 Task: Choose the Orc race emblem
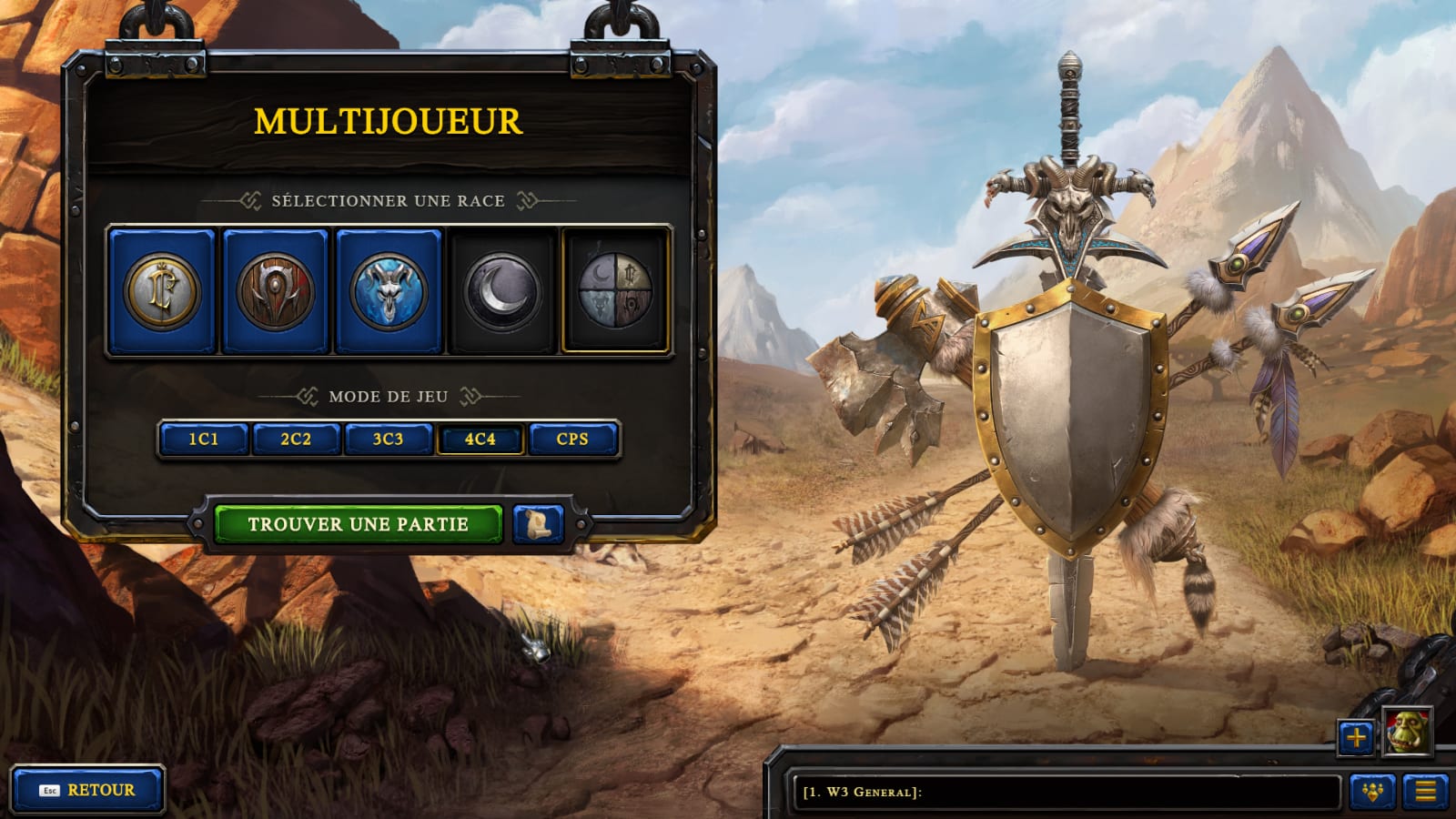(275, 291)
